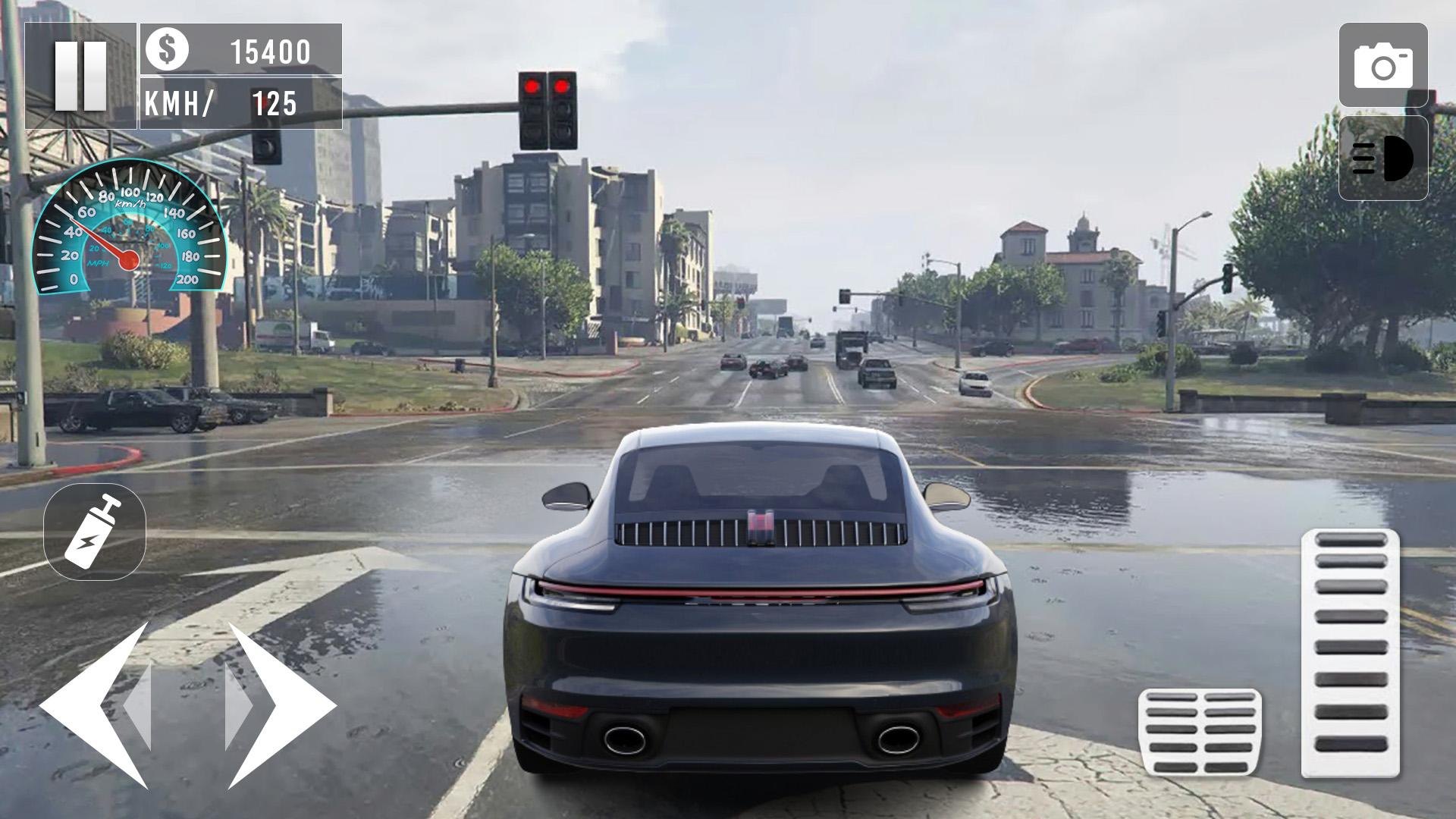Open the money balance showing 15400
The image size is (1456, 819).
pyautogui.click(x=269, y=51)
